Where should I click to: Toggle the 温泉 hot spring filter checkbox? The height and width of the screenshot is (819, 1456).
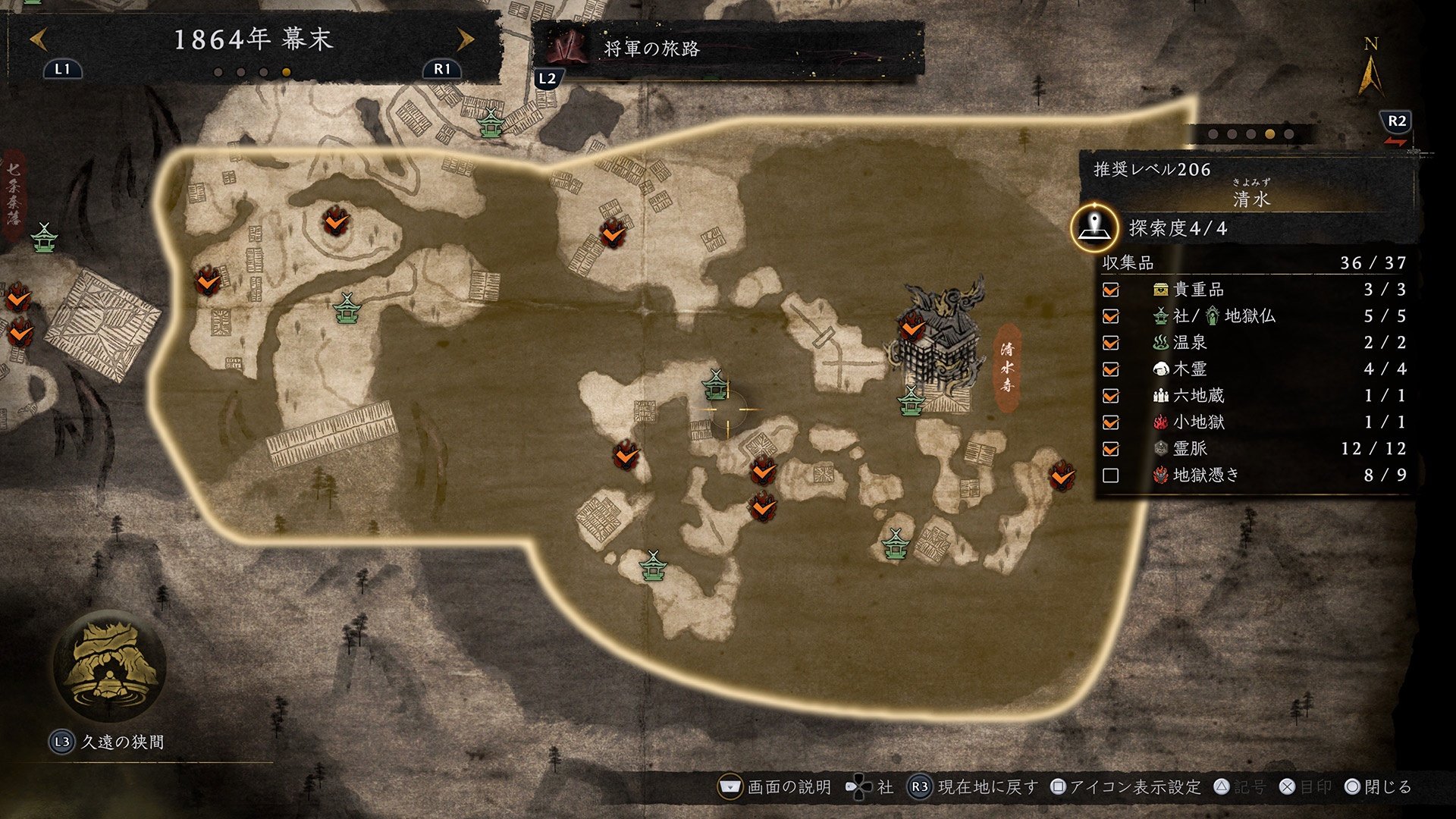pos(1111,343)
